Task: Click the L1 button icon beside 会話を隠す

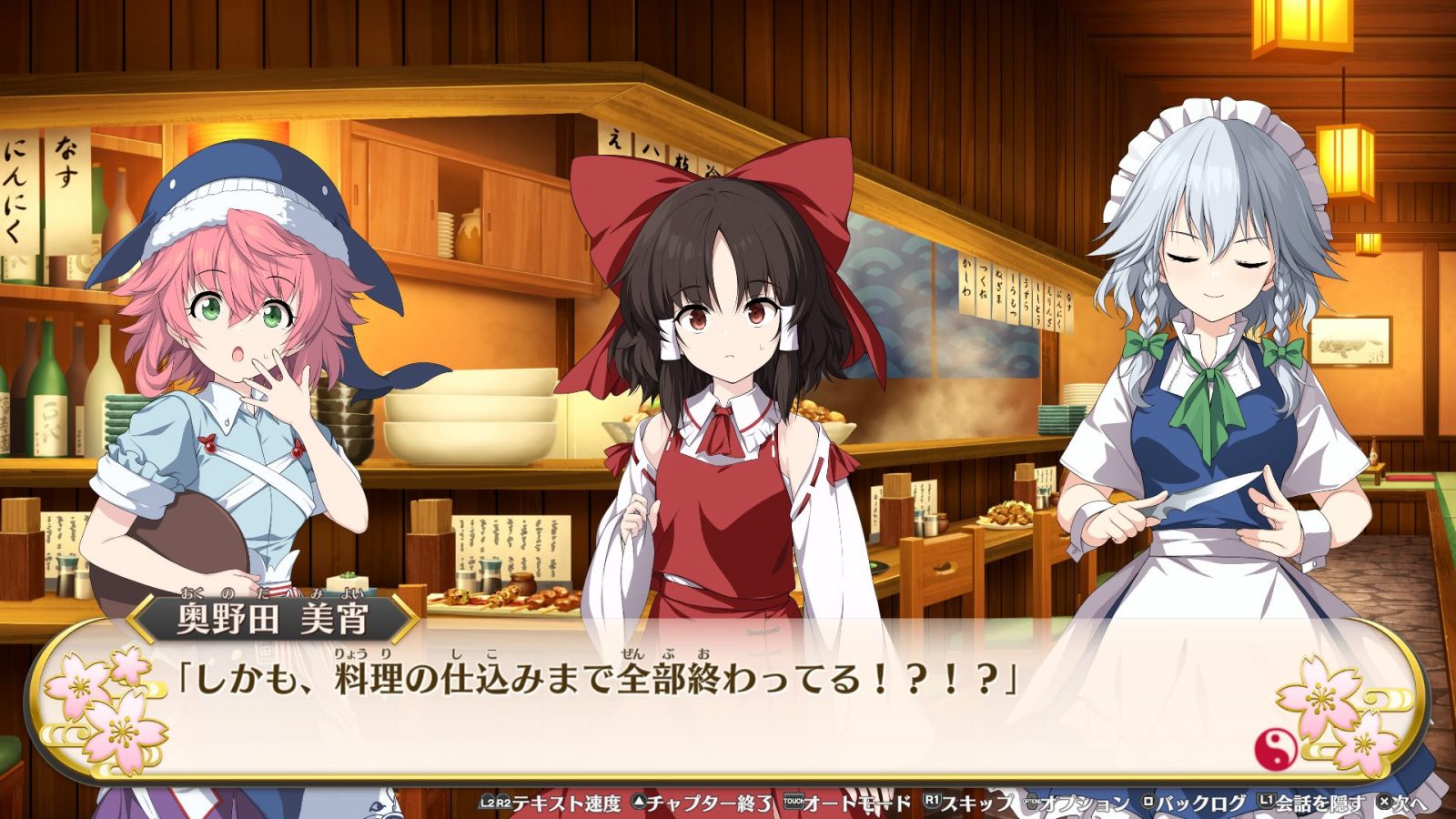Action: tap(1266, 801)
